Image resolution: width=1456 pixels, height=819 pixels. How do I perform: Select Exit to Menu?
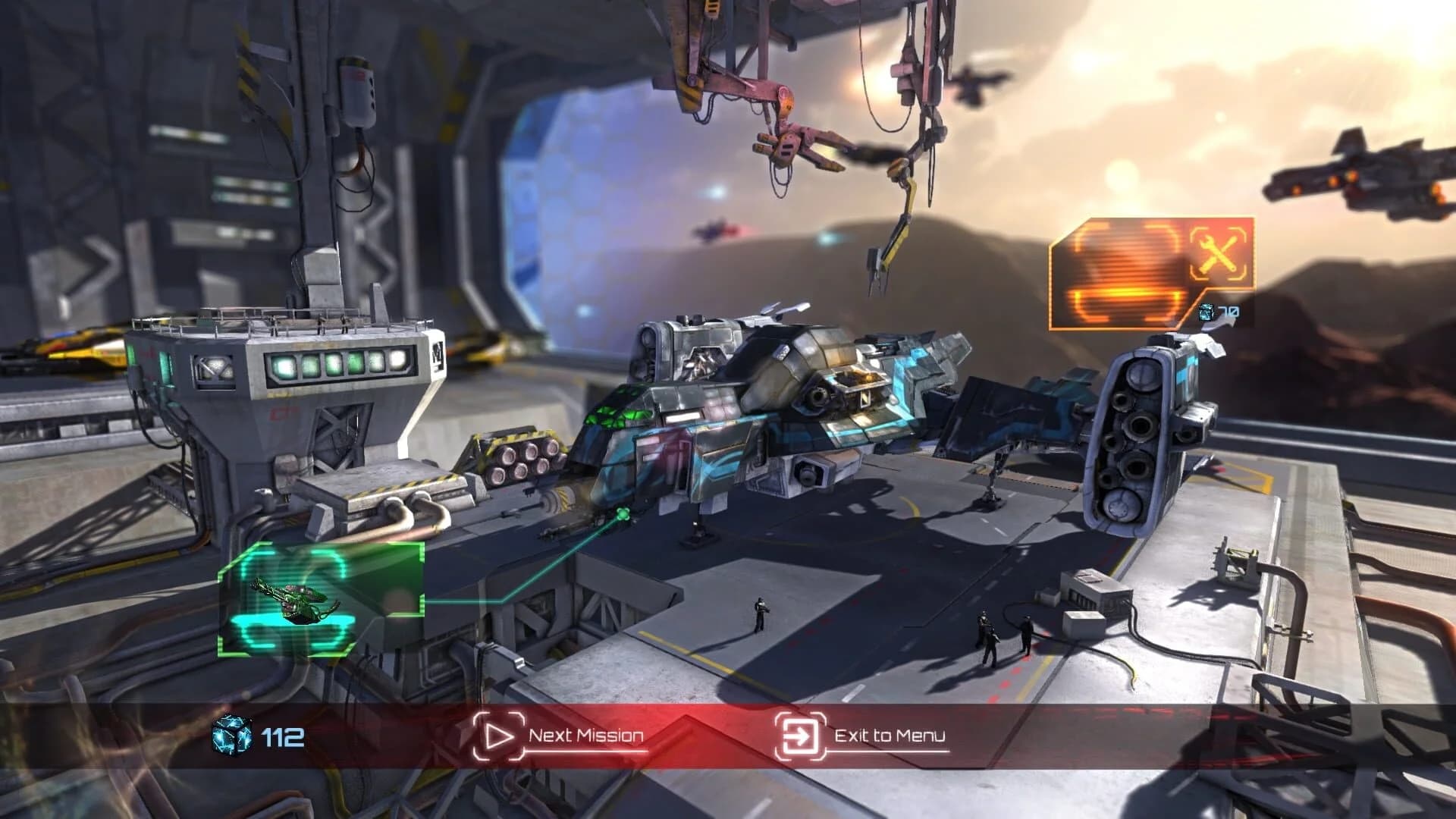click(889, 734)
